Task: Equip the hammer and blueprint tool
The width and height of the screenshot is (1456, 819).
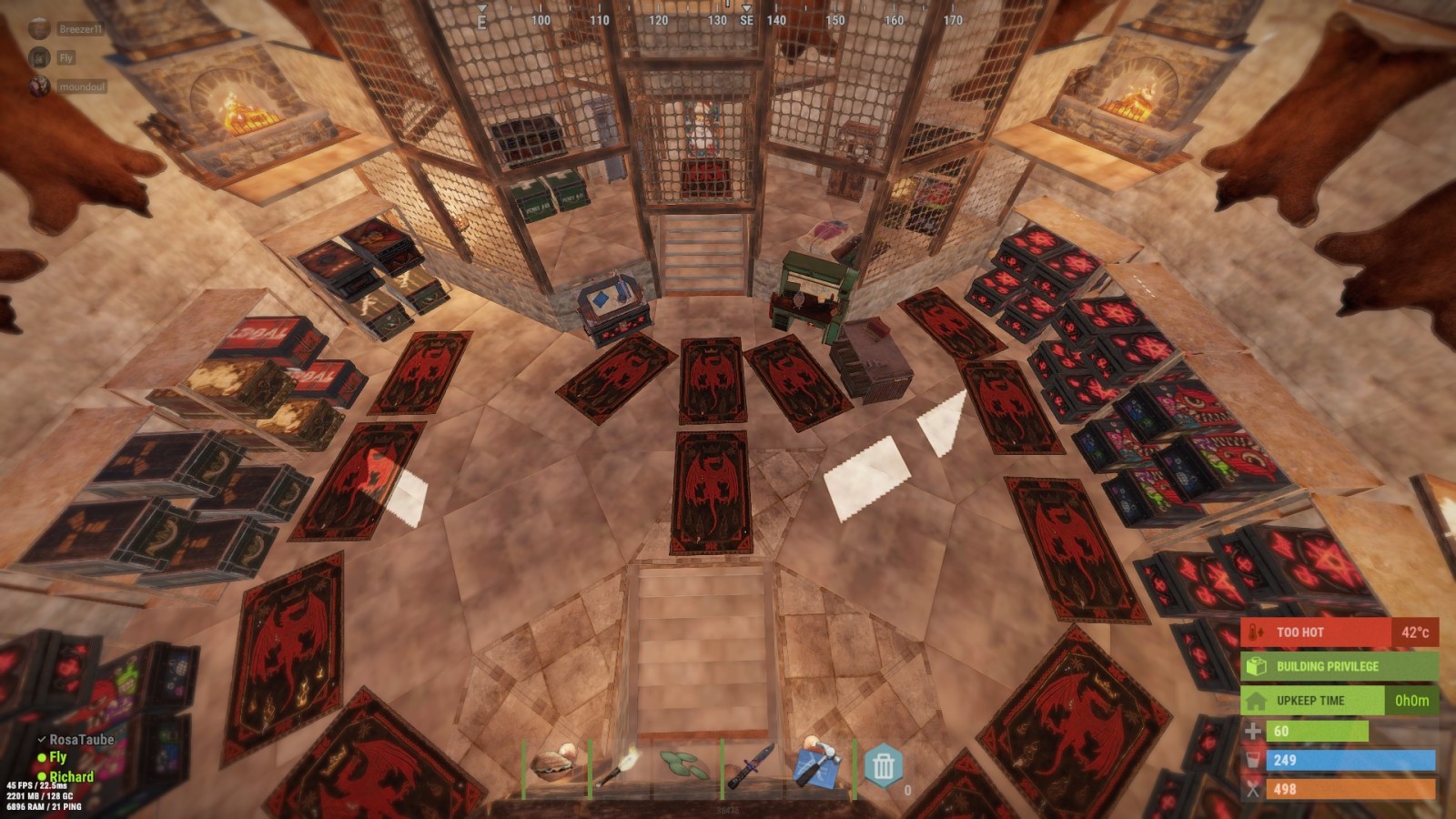Action: coord(817,765)
